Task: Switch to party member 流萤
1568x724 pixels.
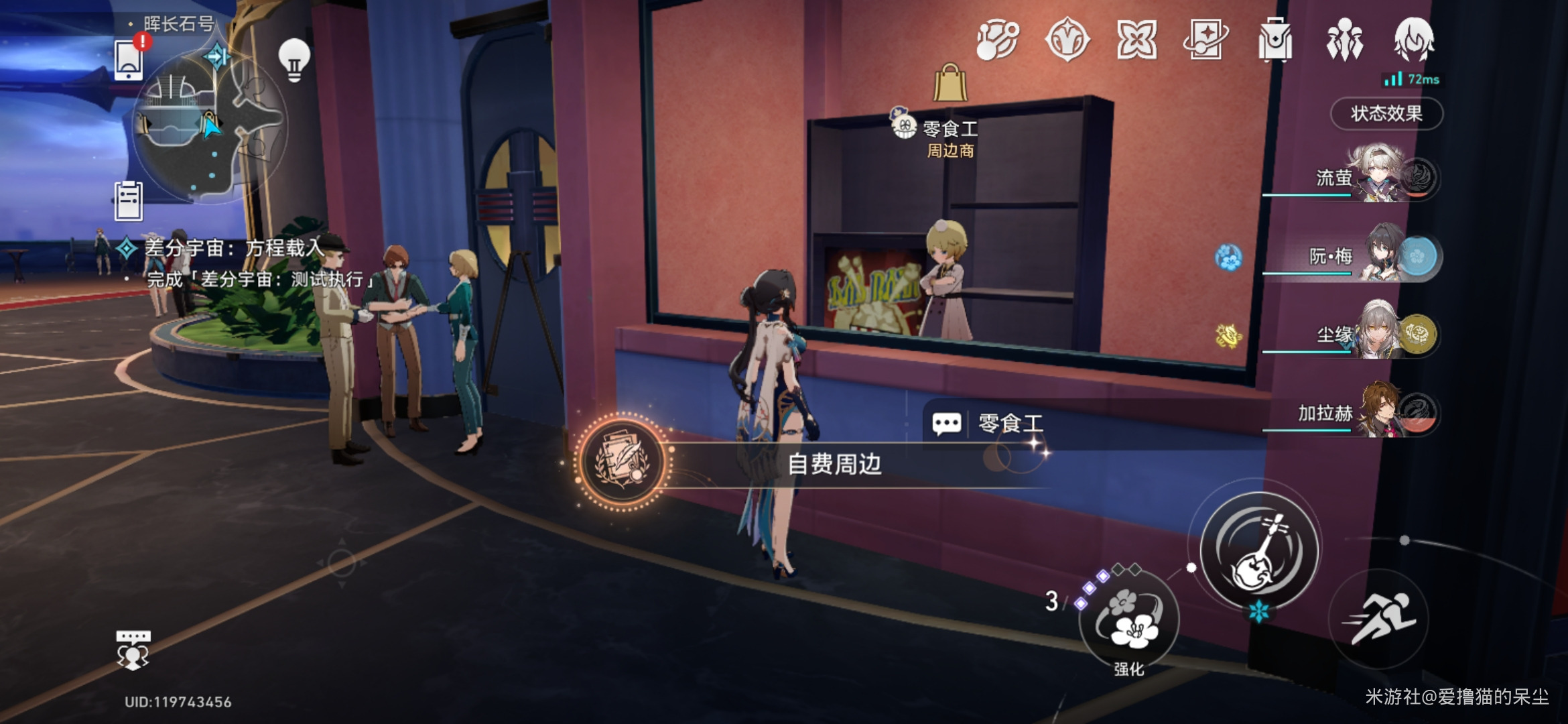Action: point(1379,176)
